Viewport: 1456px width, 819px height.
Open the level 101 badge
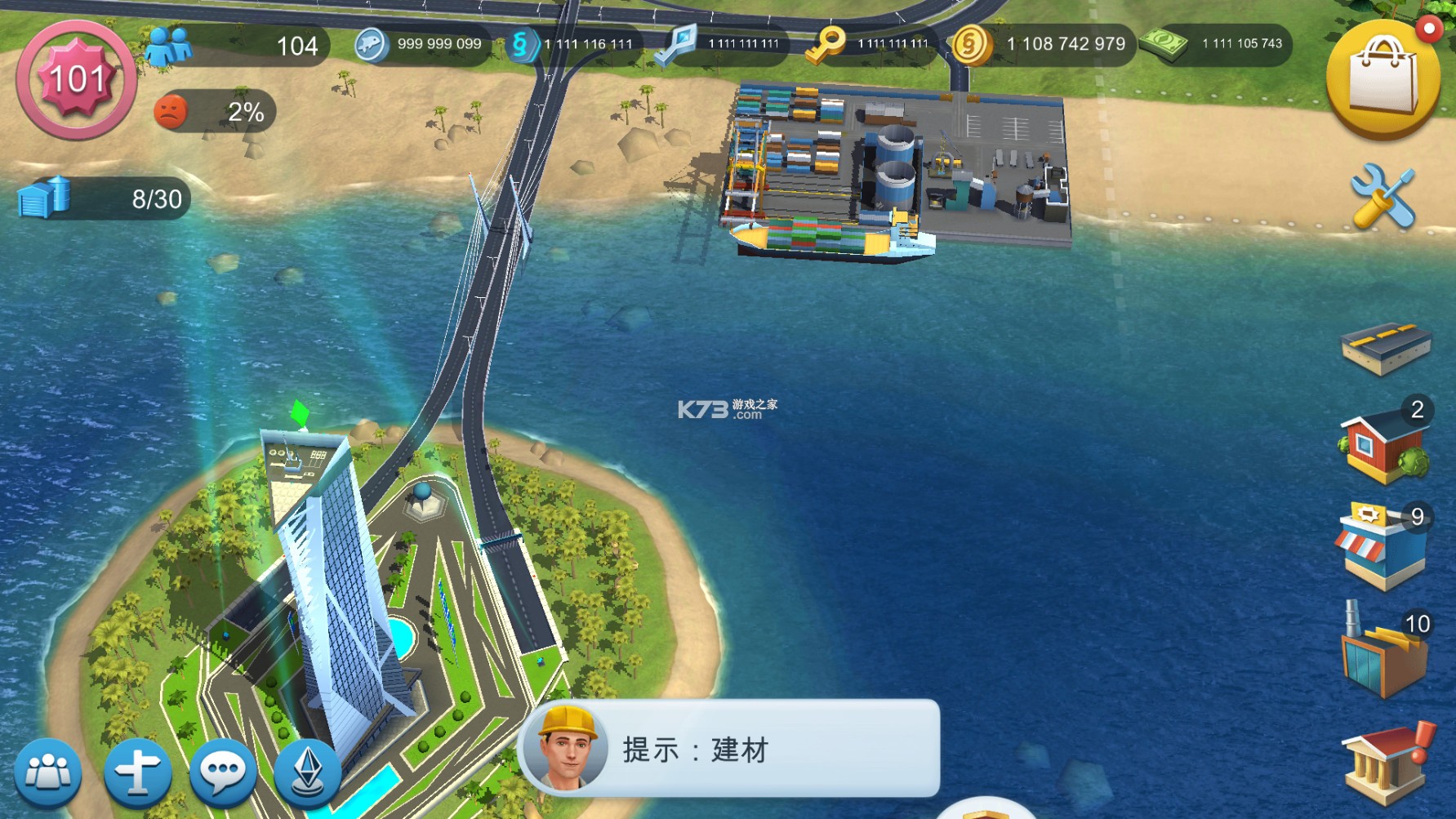(x=76, y=79)
